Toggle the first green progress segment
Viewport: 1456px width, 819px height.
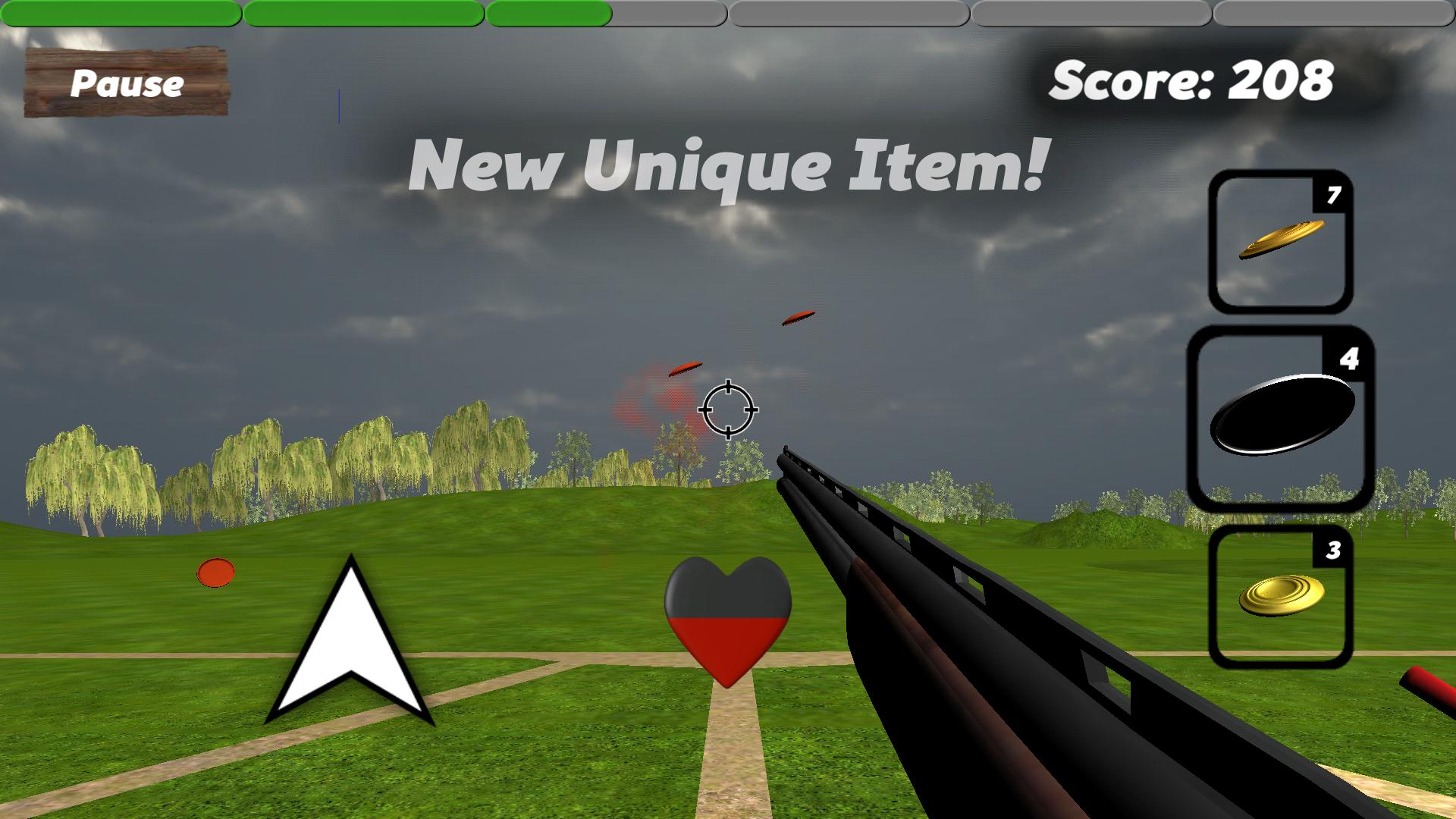121,12
